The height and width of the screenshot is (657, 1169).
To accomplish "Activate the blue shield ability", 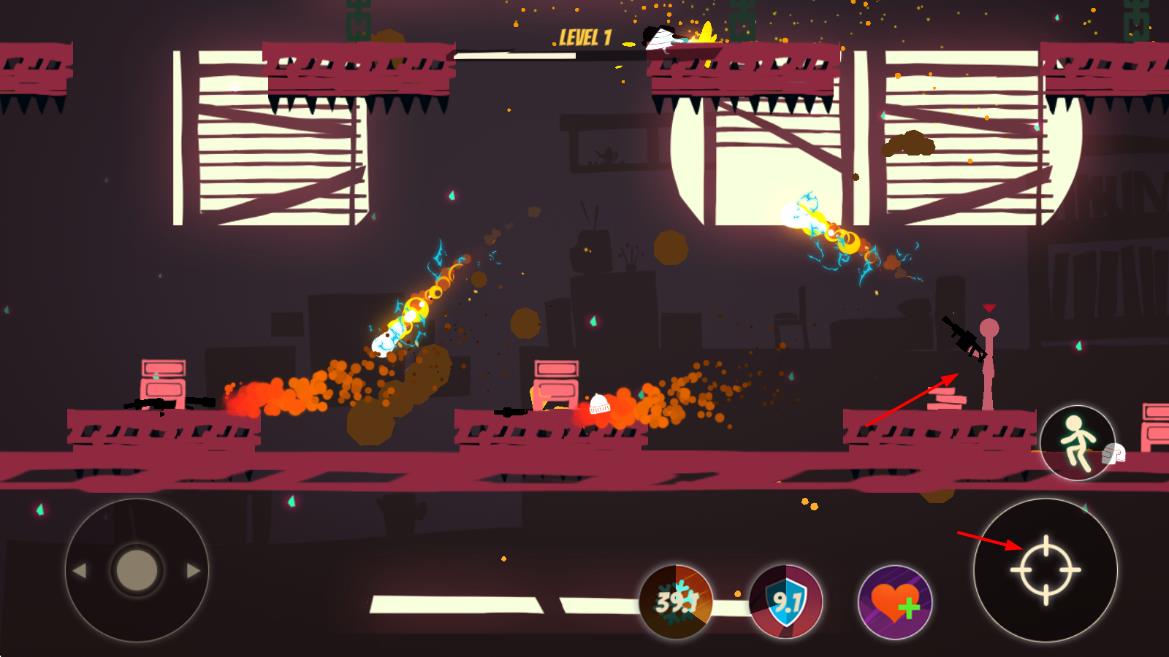I will pos(786,602).
